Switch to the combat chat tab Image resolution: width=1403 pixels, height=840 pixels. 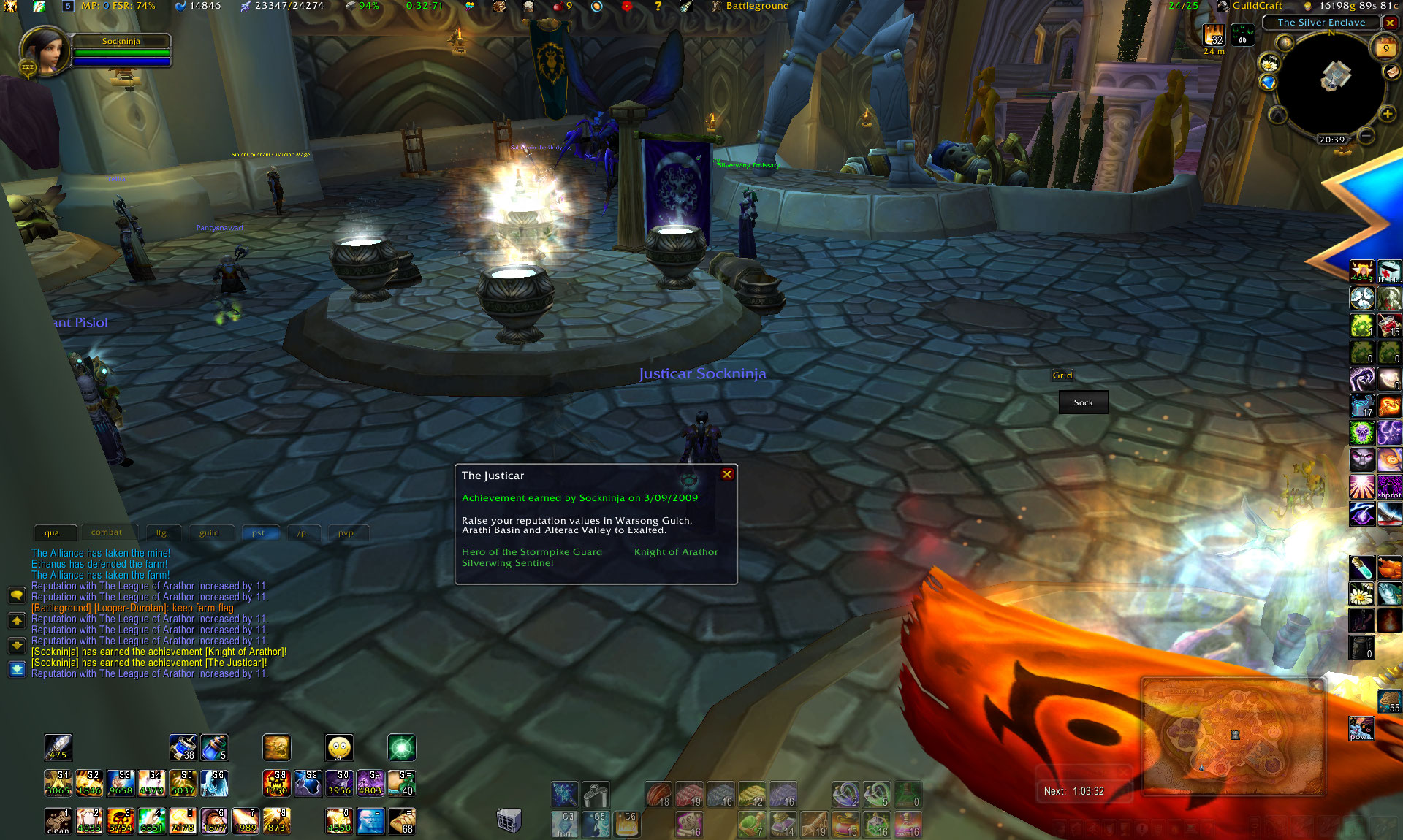pyautogui.click(x=107, y=532)
